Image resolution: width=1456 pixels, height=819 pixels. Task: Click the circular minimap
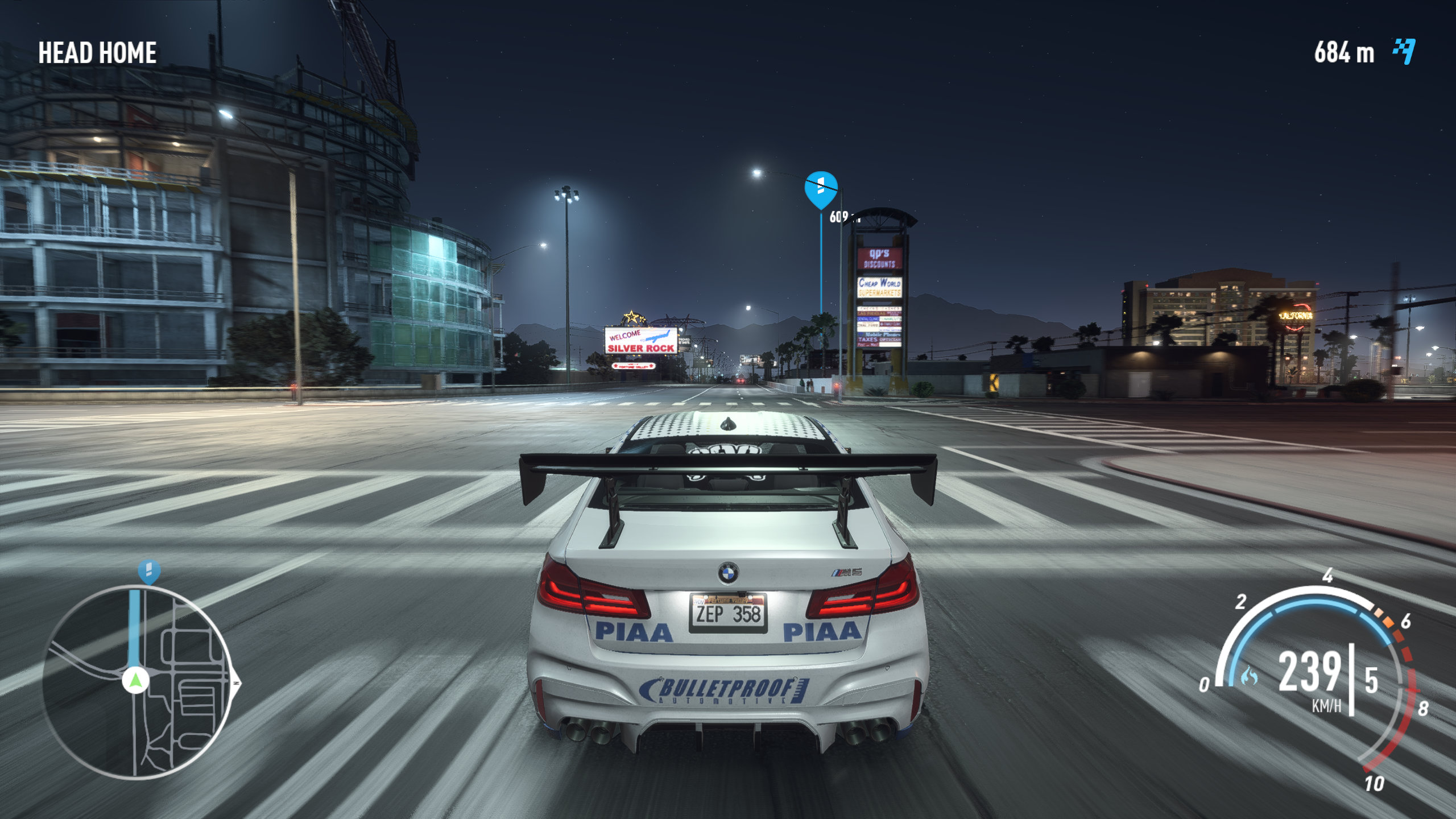136,682
